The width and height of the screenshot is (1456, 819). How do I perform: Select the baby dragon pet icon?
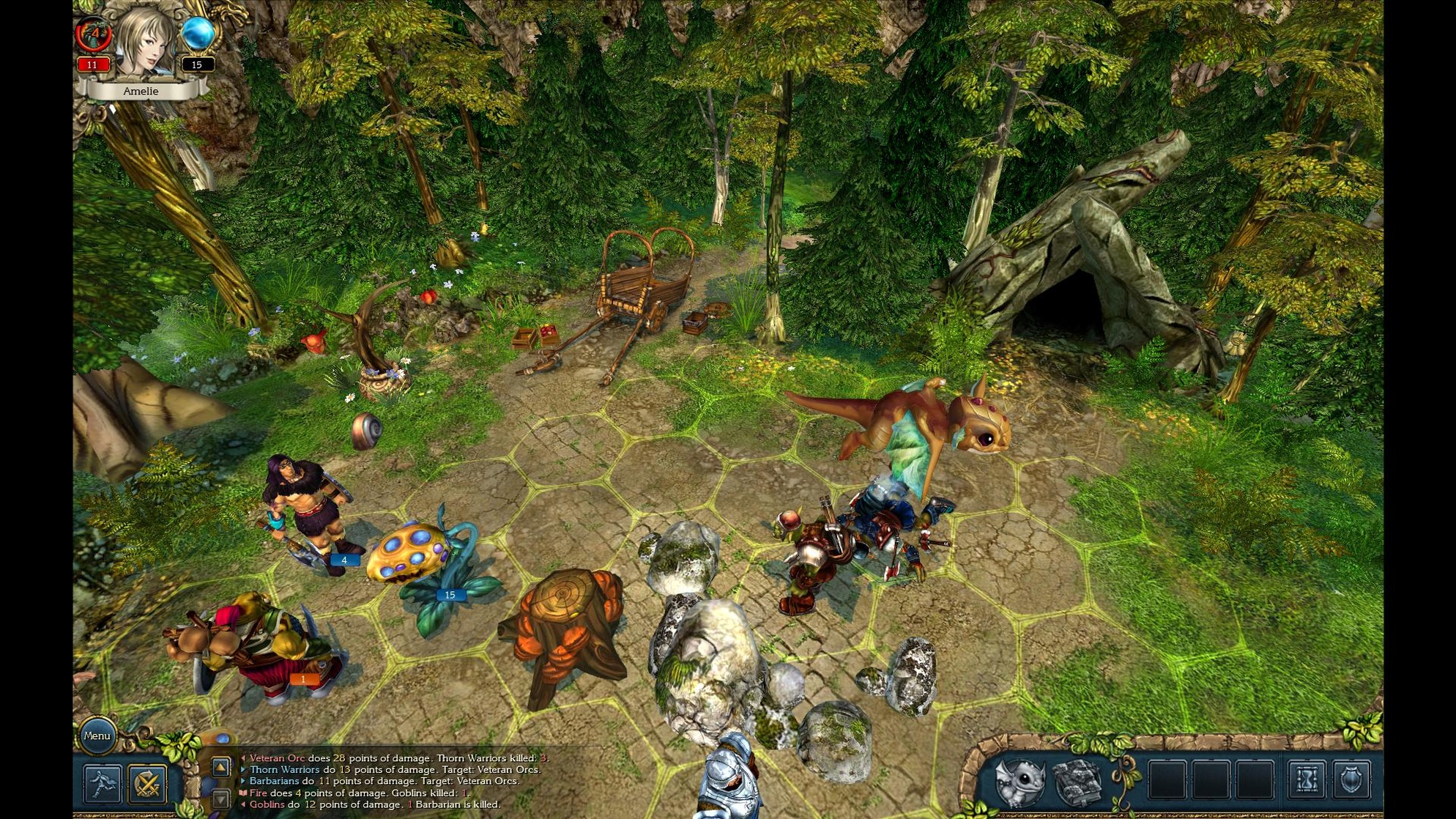1019,782
